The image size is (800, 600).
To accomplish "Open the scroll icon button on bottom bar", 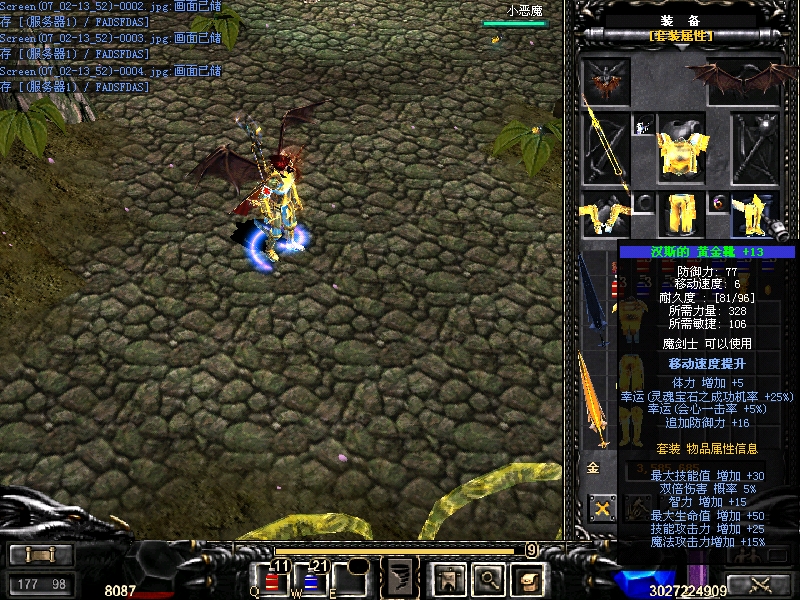I will pyautogui.click(x=526, y=578).
